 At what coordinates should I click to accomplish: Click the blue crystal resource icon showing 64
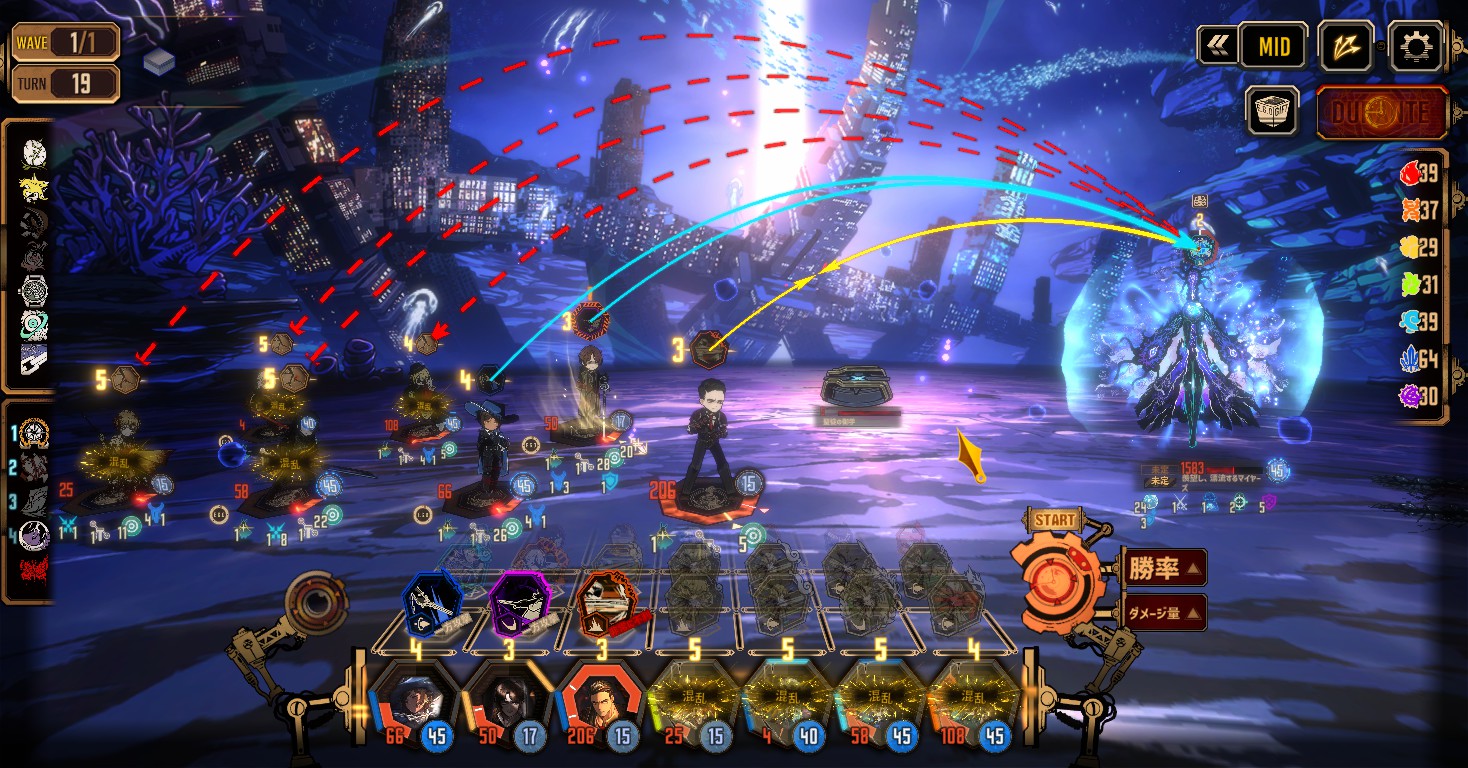click(x=1410, y=359)
